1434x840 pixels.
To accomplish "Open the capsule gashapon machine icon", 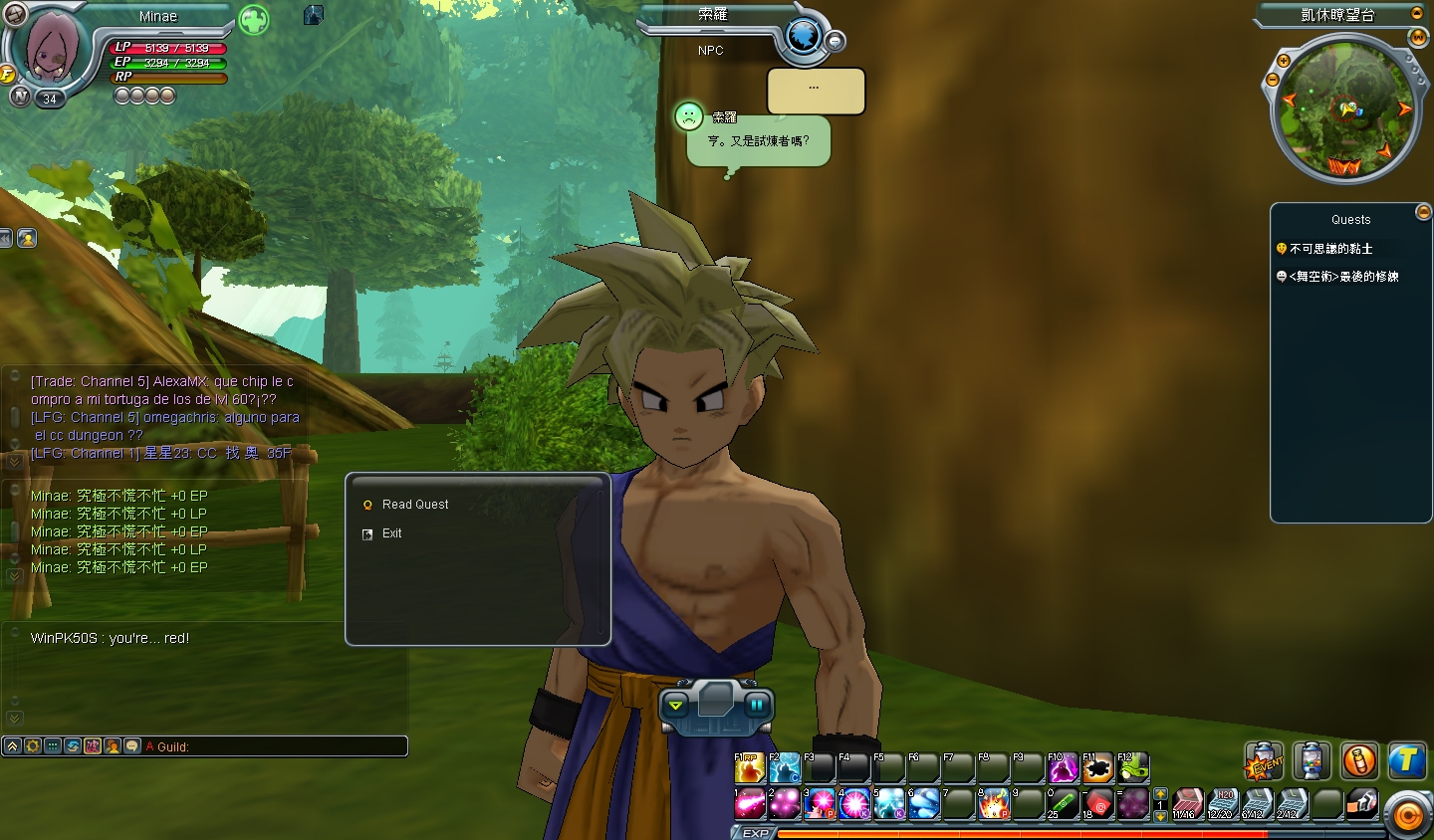I will click(x=1312, y=760).
